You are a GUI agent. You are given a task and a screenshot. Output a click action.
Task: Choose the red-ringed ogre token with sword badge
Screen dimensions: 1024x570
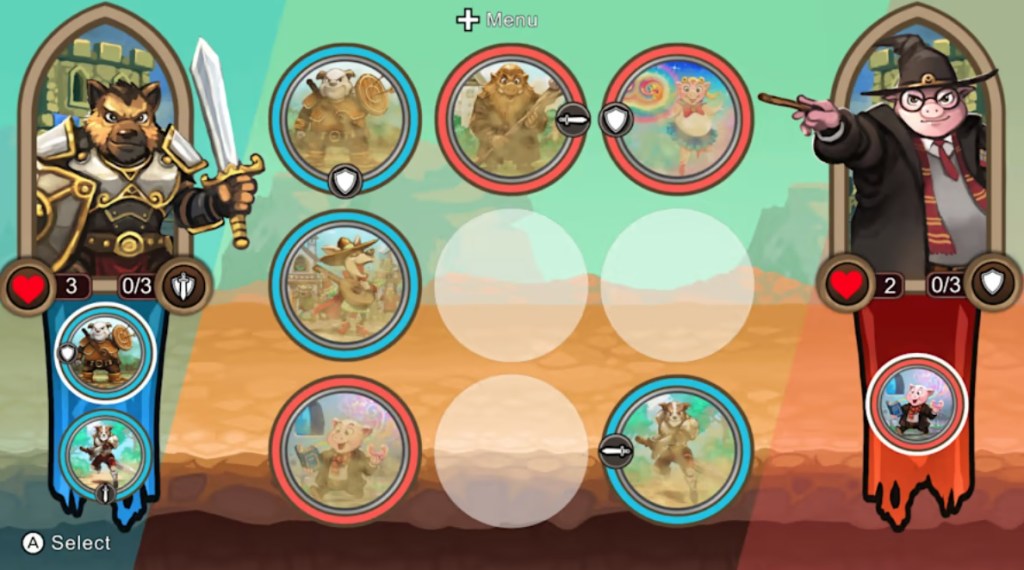tap(511, 118)
